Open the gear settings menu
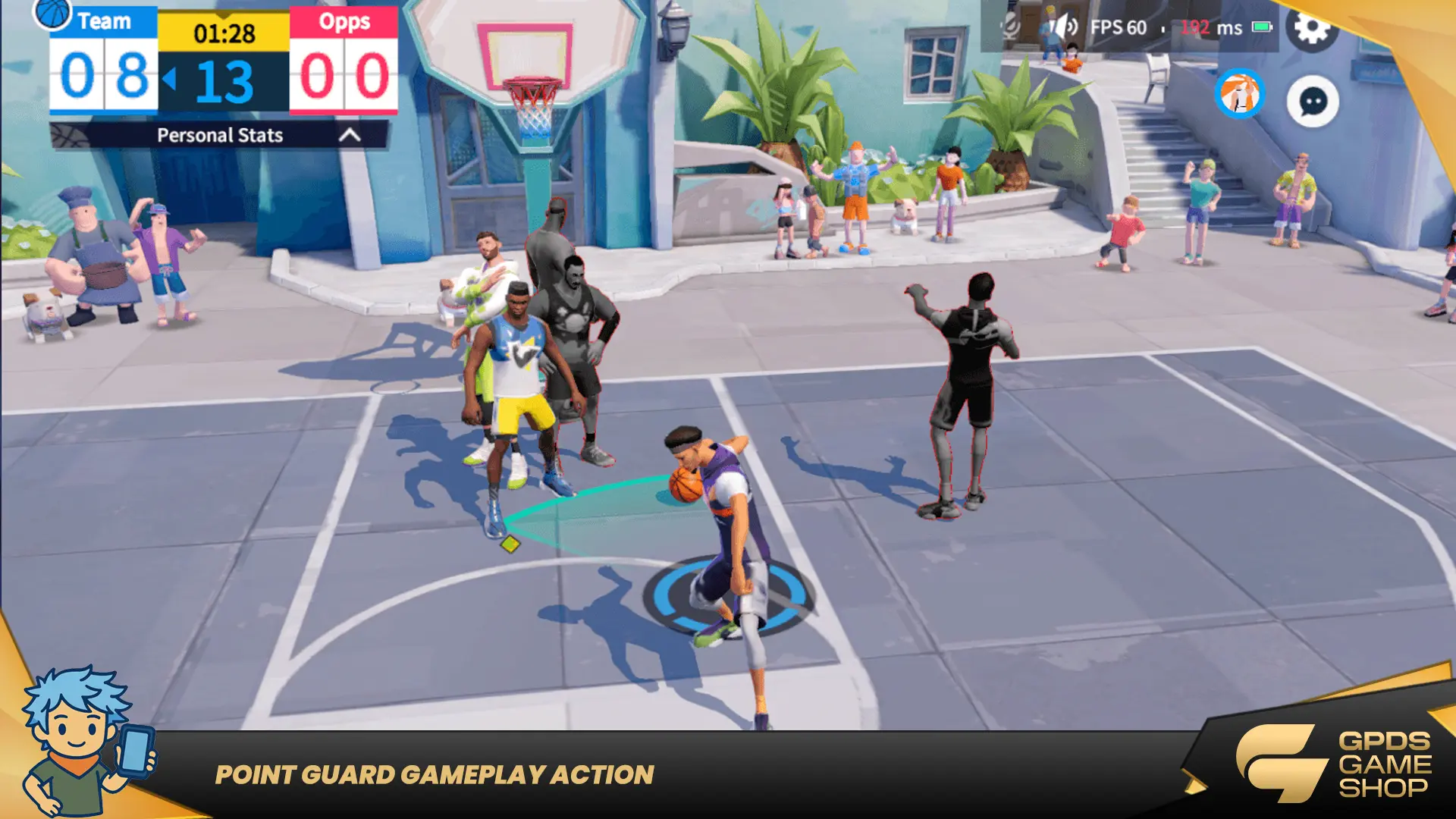This screenshot has height=819, width=1456. pos(1311,28)
